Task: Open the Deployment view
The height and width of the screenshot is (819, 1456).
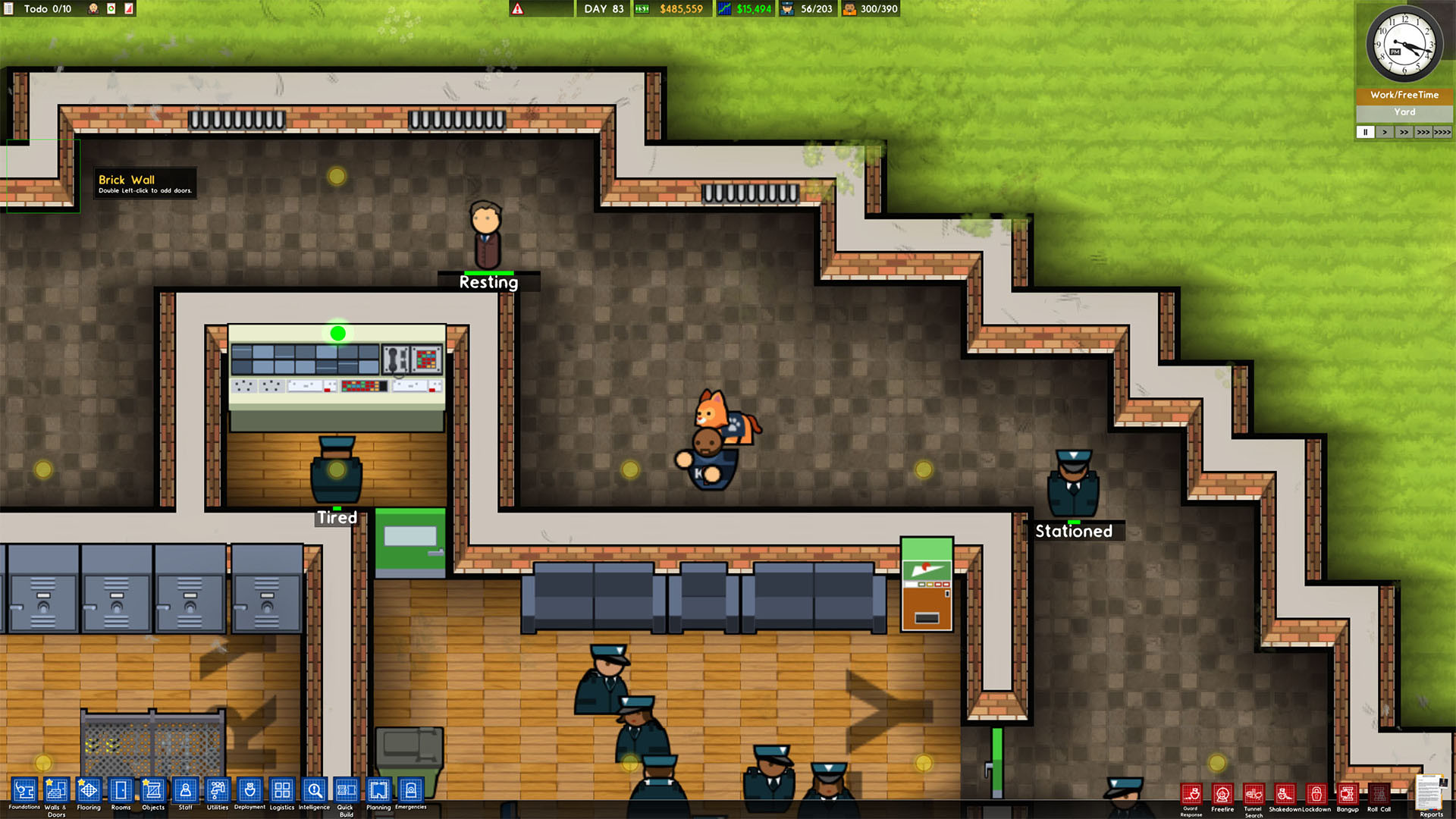Action: [249, 792]
